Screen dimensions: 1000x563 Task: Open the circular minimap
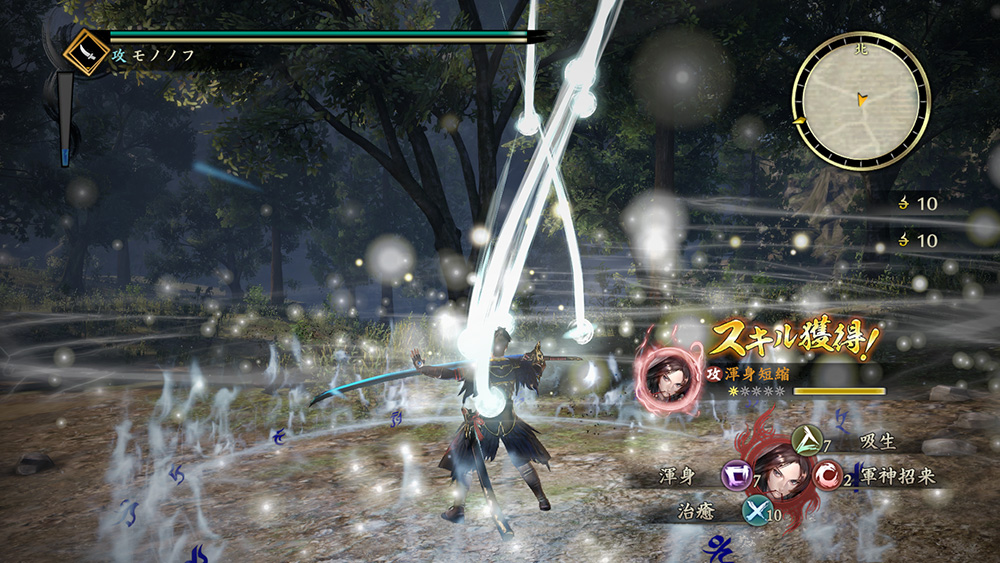(x=861, y=100)
